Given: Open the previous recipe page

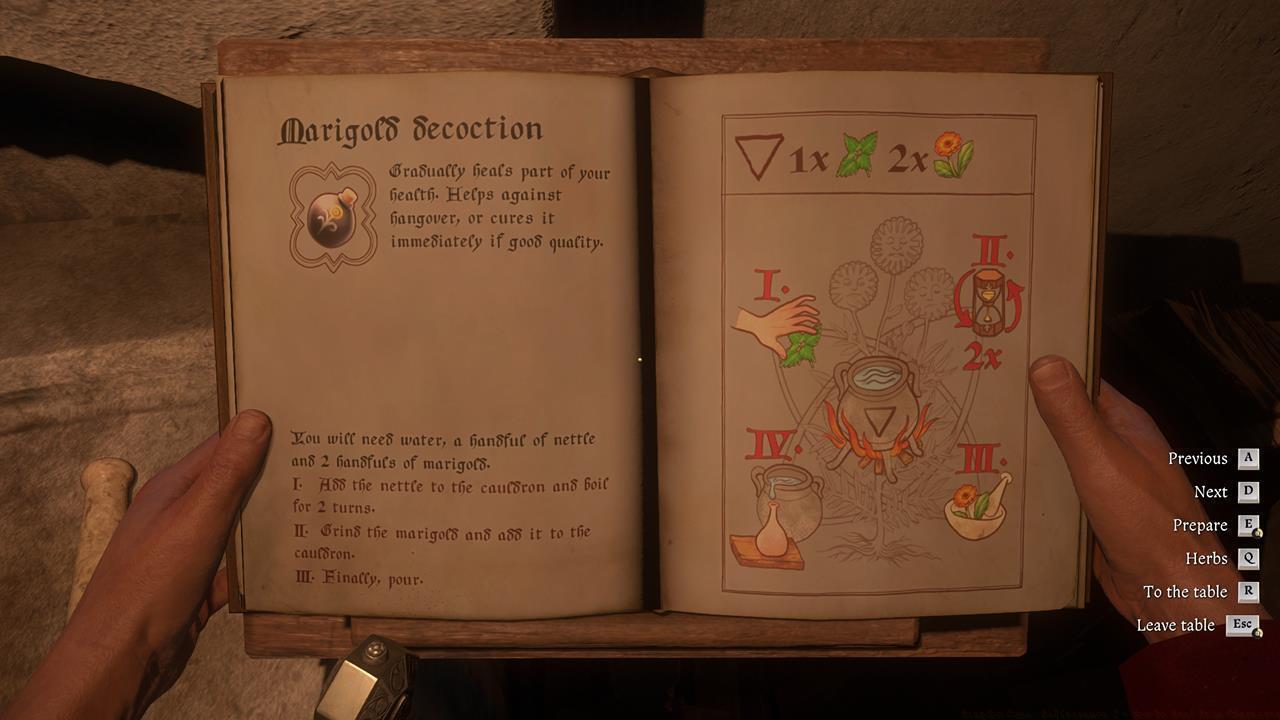Looking at the screenshot, I should [x=1199, y=458].
